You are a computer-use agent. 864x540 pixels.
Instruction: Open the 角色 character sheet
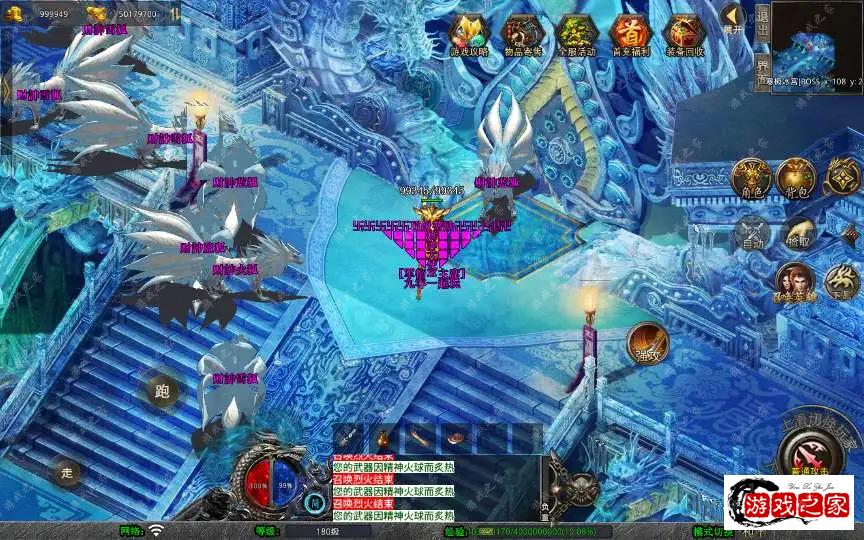[752, 178]
